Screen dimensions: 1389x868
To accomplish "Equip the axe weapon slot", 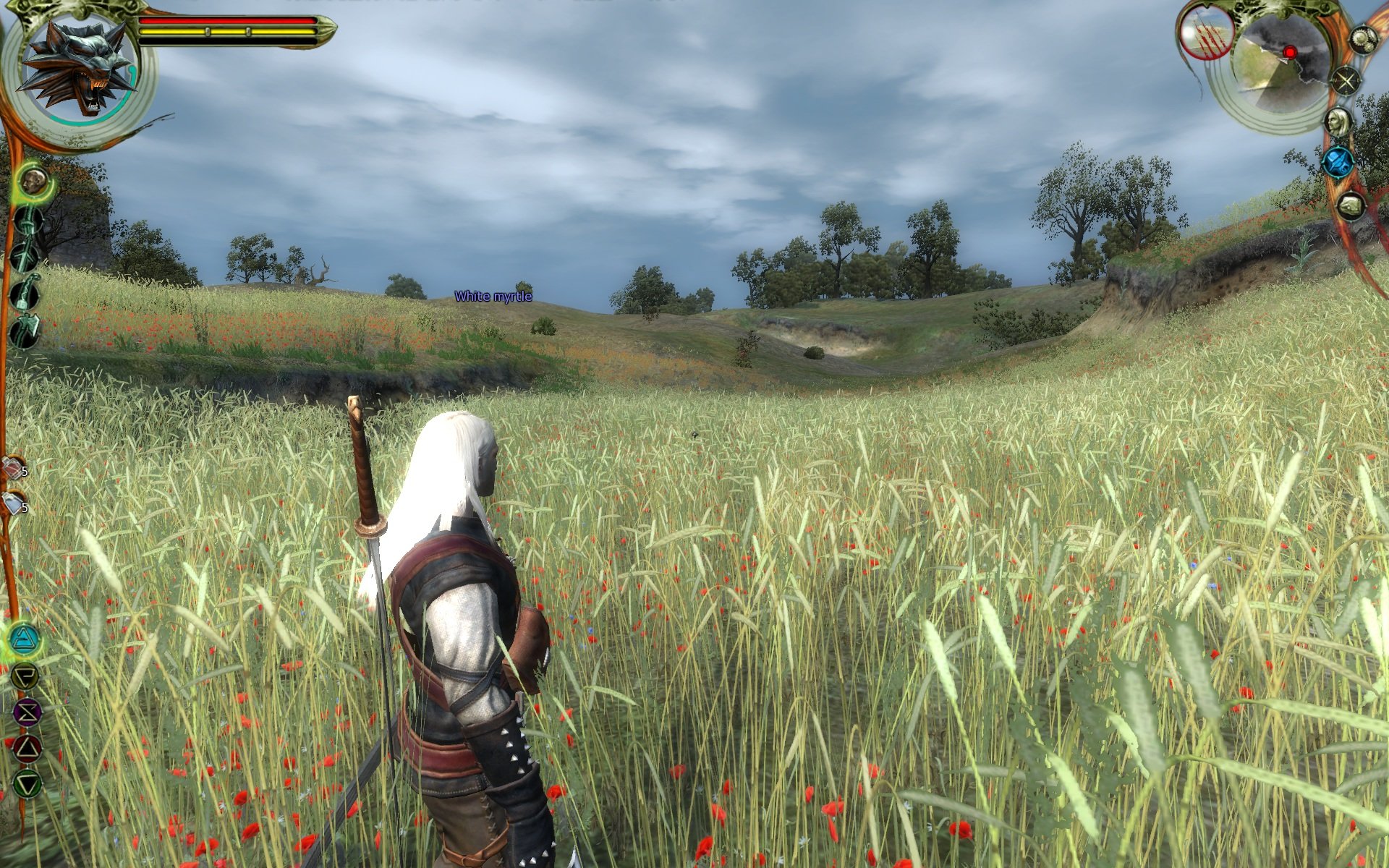I will point(26,331).
